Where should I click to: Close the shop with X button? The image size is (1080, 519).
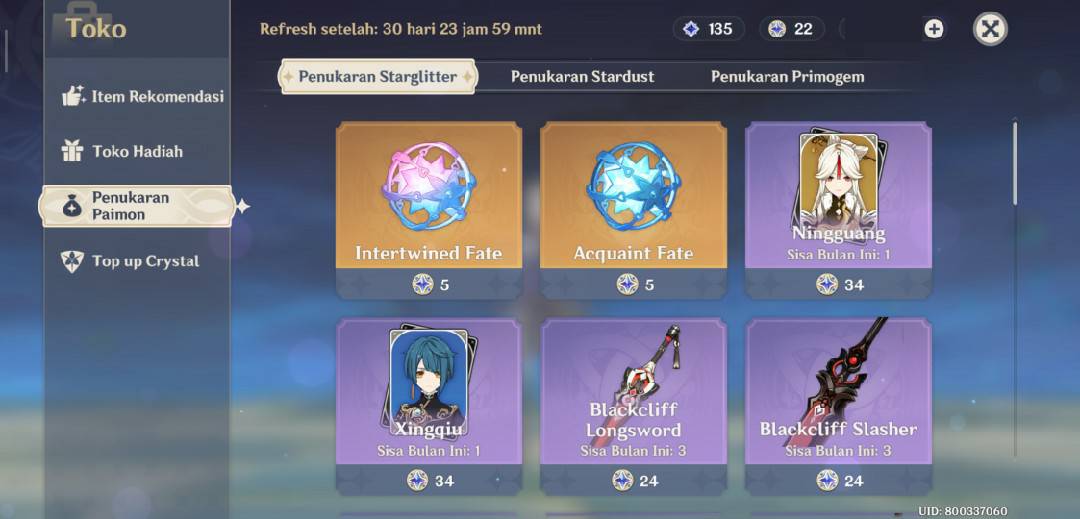pyautogui.click(x=989, y=29)
